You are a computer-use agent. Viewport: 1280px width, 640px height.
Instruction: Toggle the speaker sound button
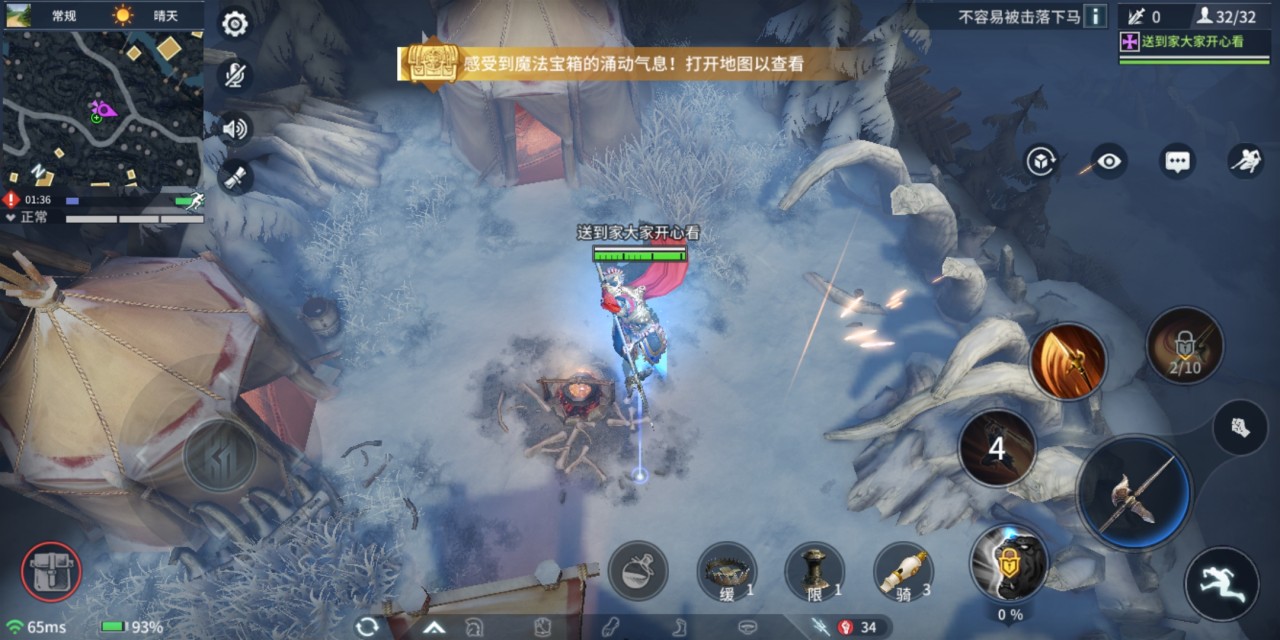[235, 128]
